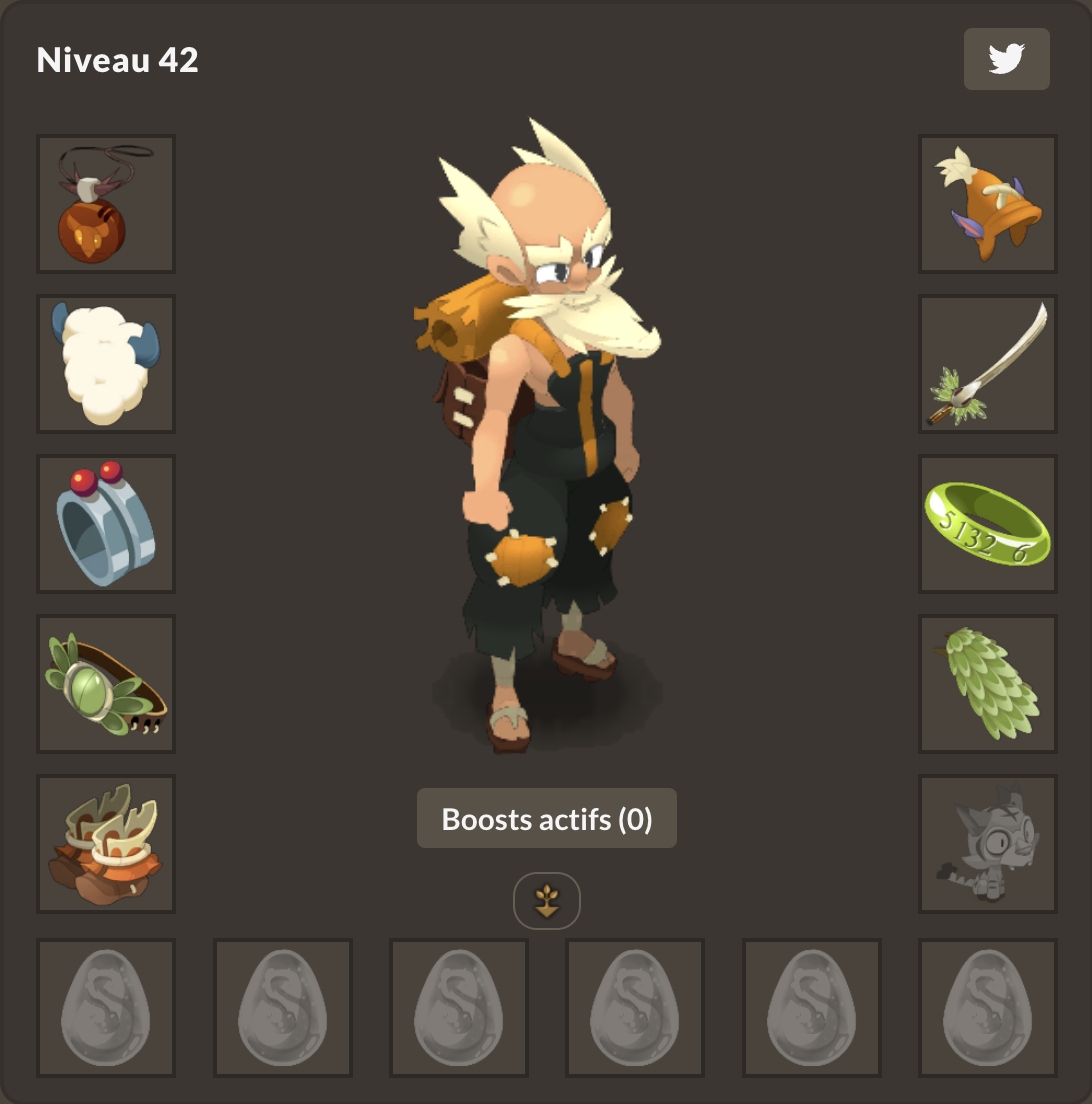The image size is (1092, 1104).
Task: Share the character via the Twitter button
Action: (1006, 59)
